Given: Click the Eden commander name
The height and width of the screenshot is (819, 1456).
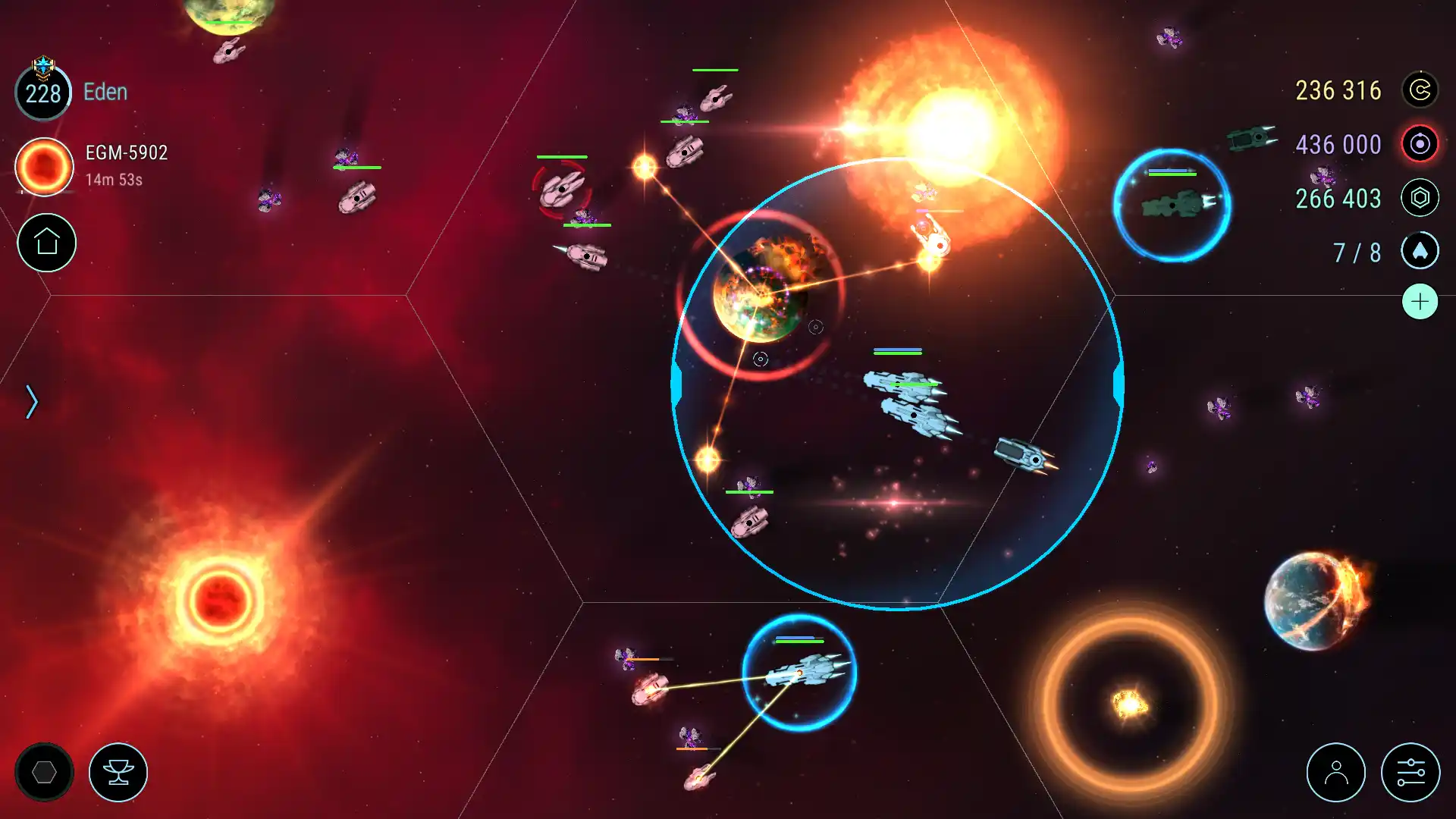Looking at the screenshot, I should click(x=105, y=91).
